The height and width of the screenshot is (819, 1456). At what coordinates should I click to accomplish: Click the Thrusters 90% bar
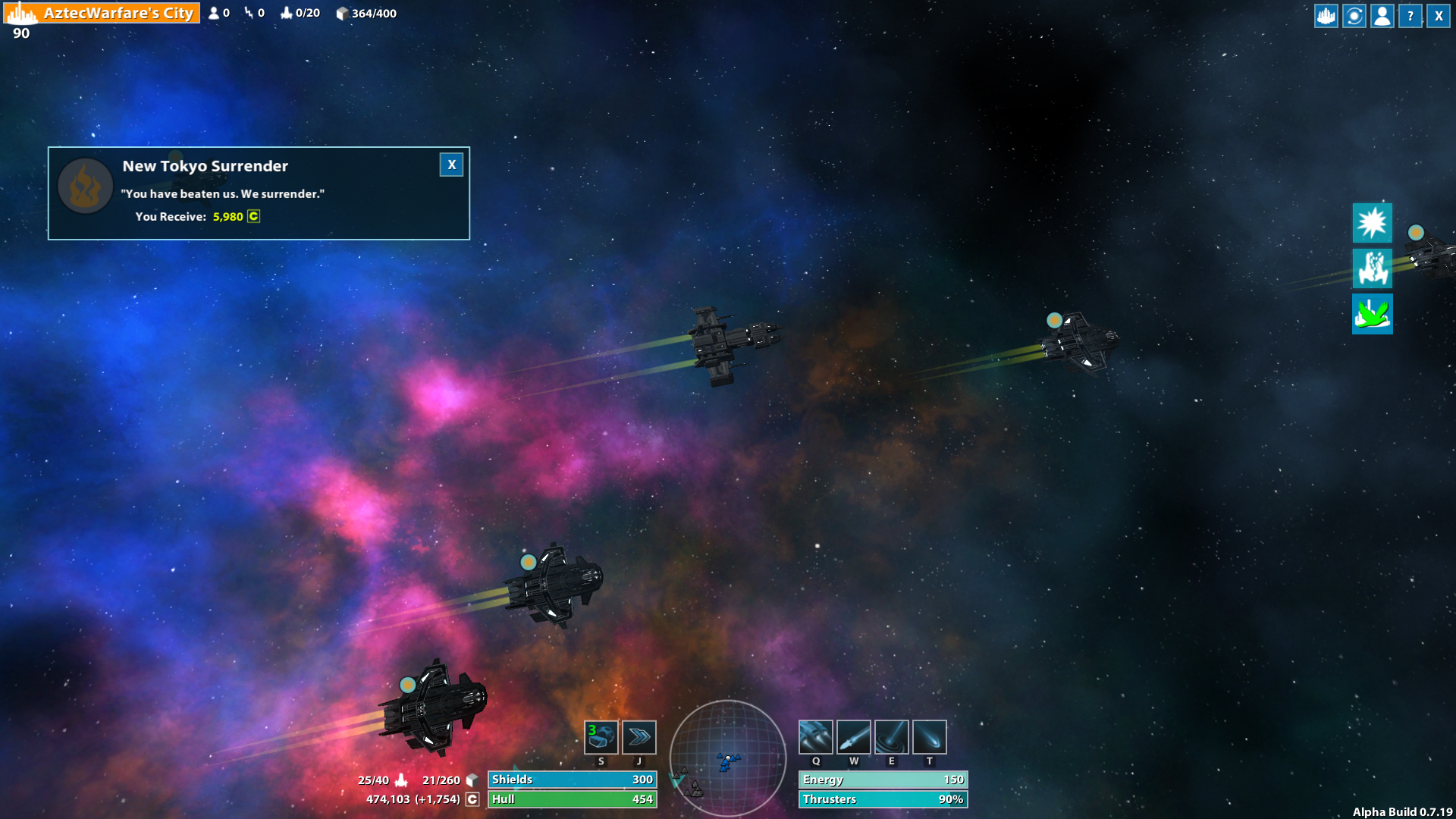point(883,799)
